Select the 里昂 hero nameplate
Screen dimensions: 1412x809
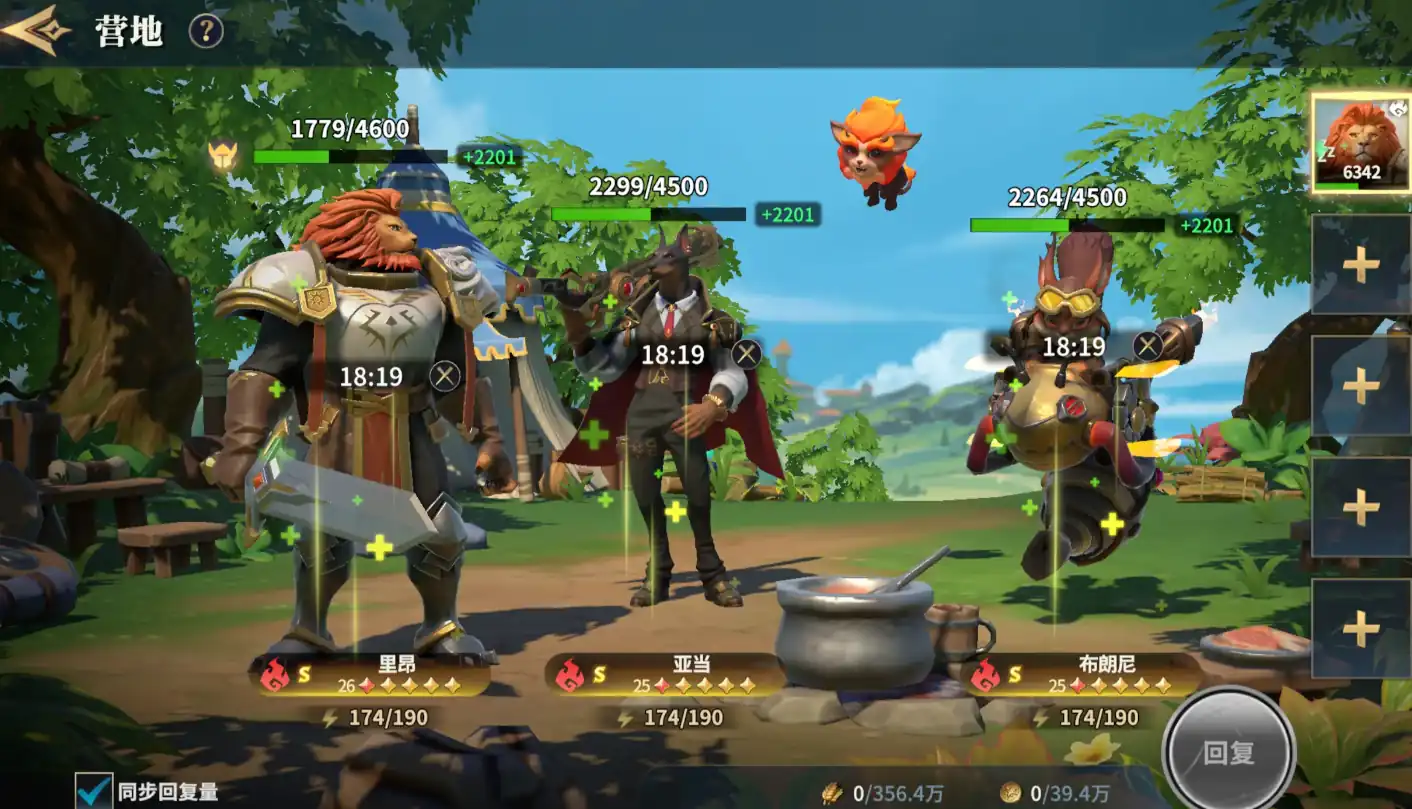[375, 675]
